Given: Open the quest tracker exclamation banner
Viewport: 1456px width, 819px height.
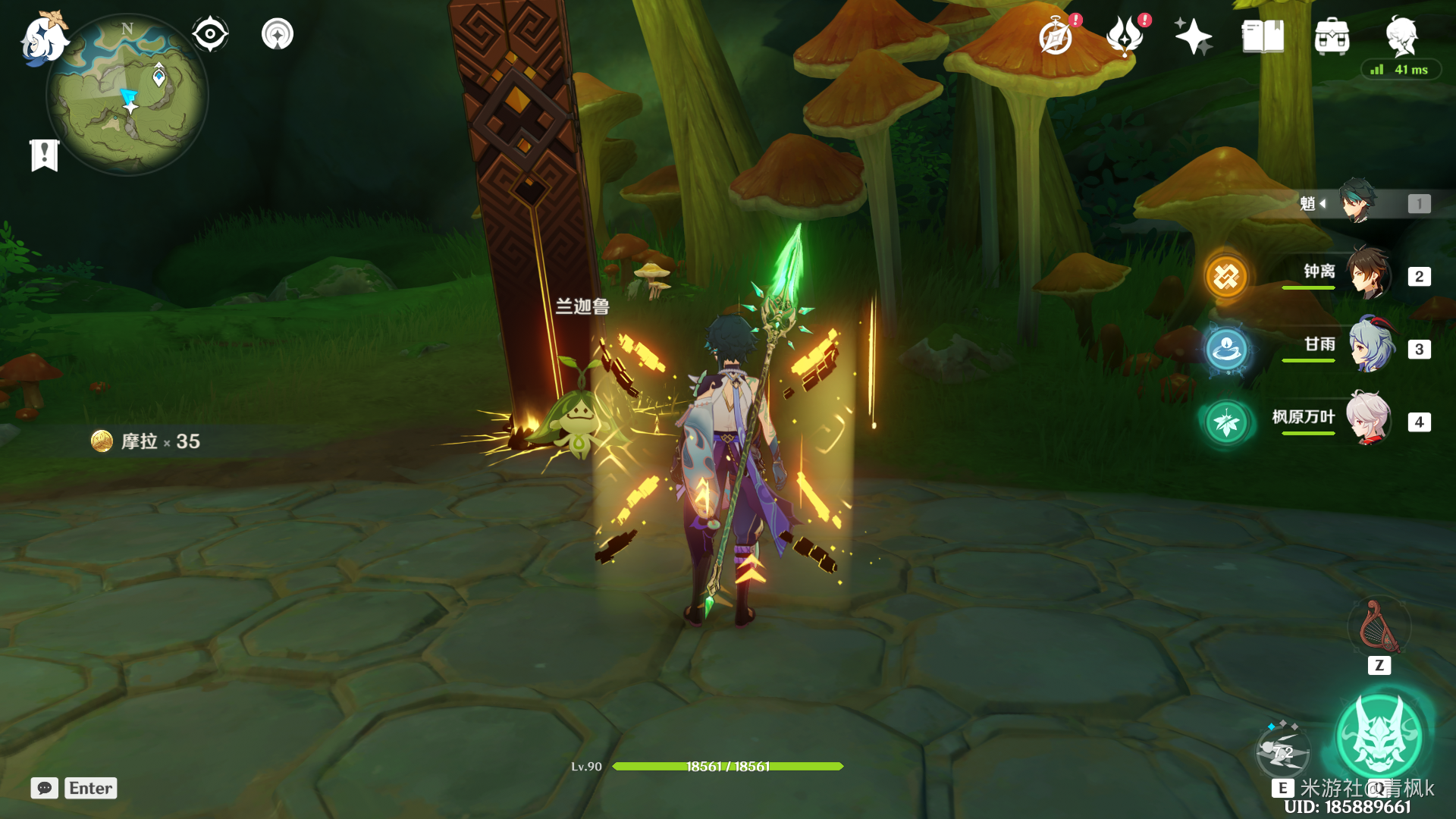Looking at the screenshot, I should [x=45, y=155].
